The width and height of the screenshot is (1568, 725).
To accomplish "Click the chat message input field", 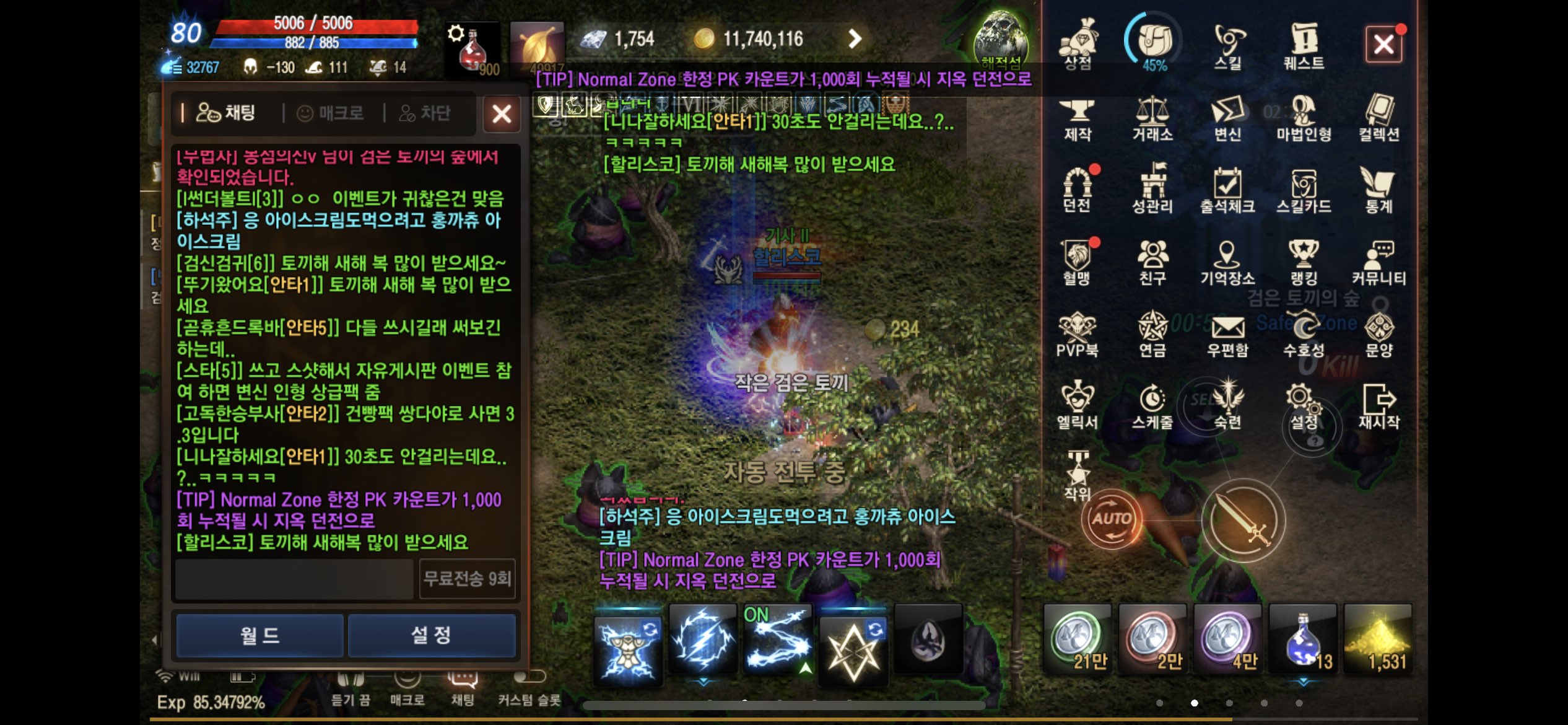I will 294,579.
